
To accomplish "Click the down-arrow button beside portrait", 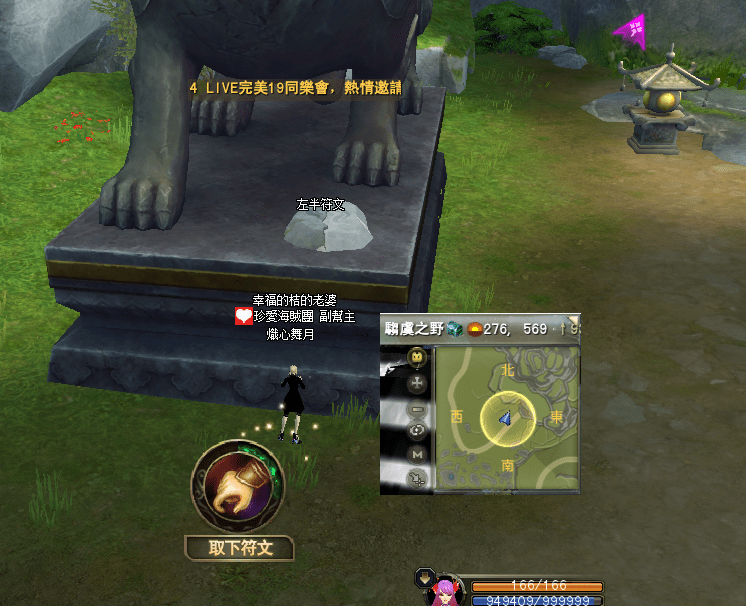I will [424, 577].
